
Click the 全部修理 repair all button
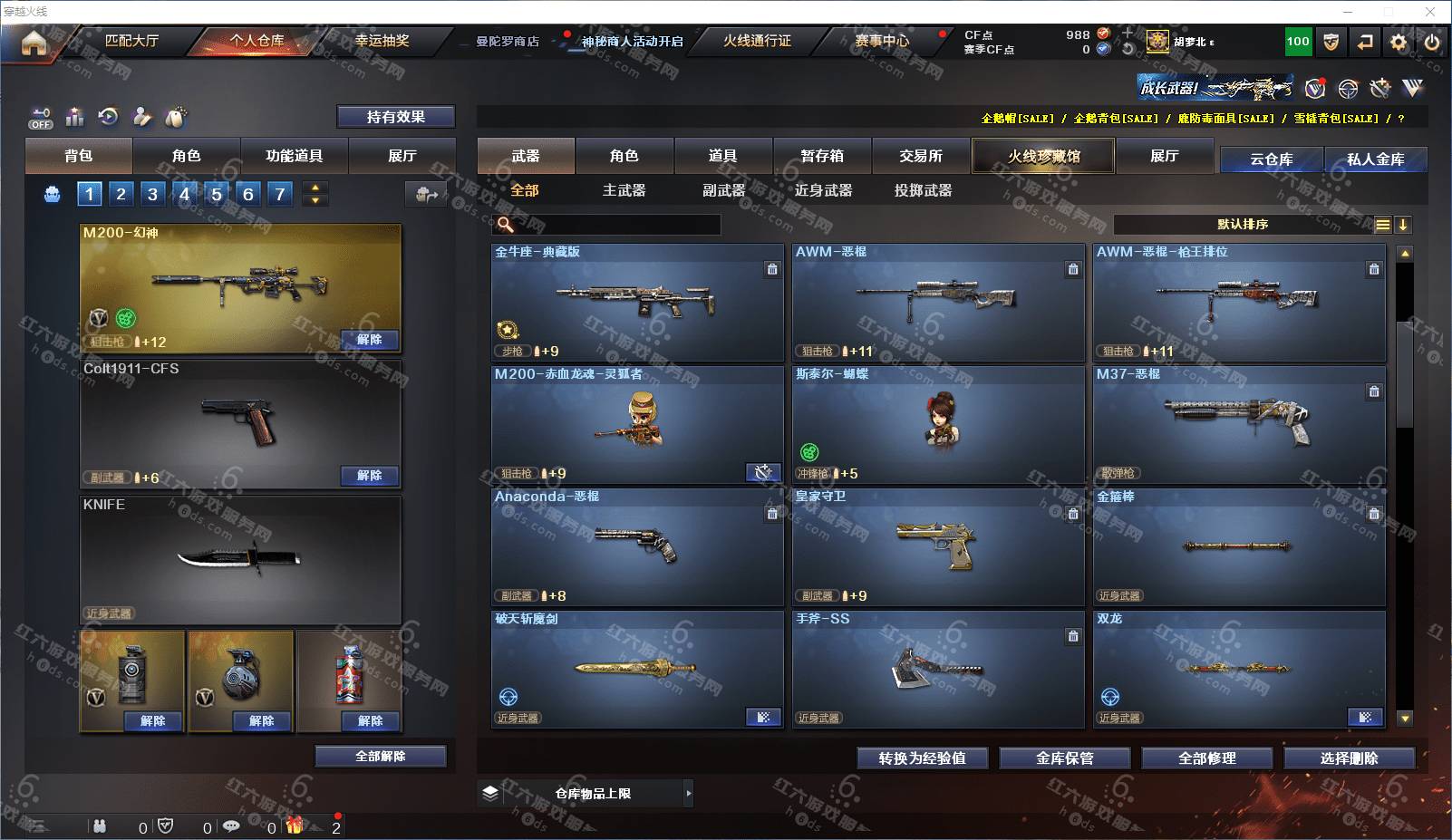[1206, 758]
